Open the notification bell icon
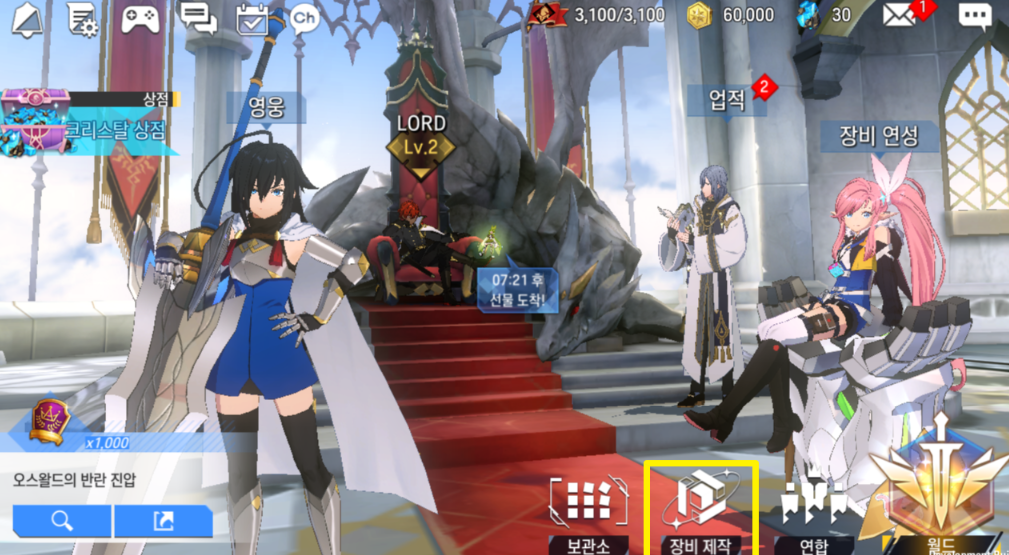The width and height of the screenshot is (1009, 555). coord(30,18)
